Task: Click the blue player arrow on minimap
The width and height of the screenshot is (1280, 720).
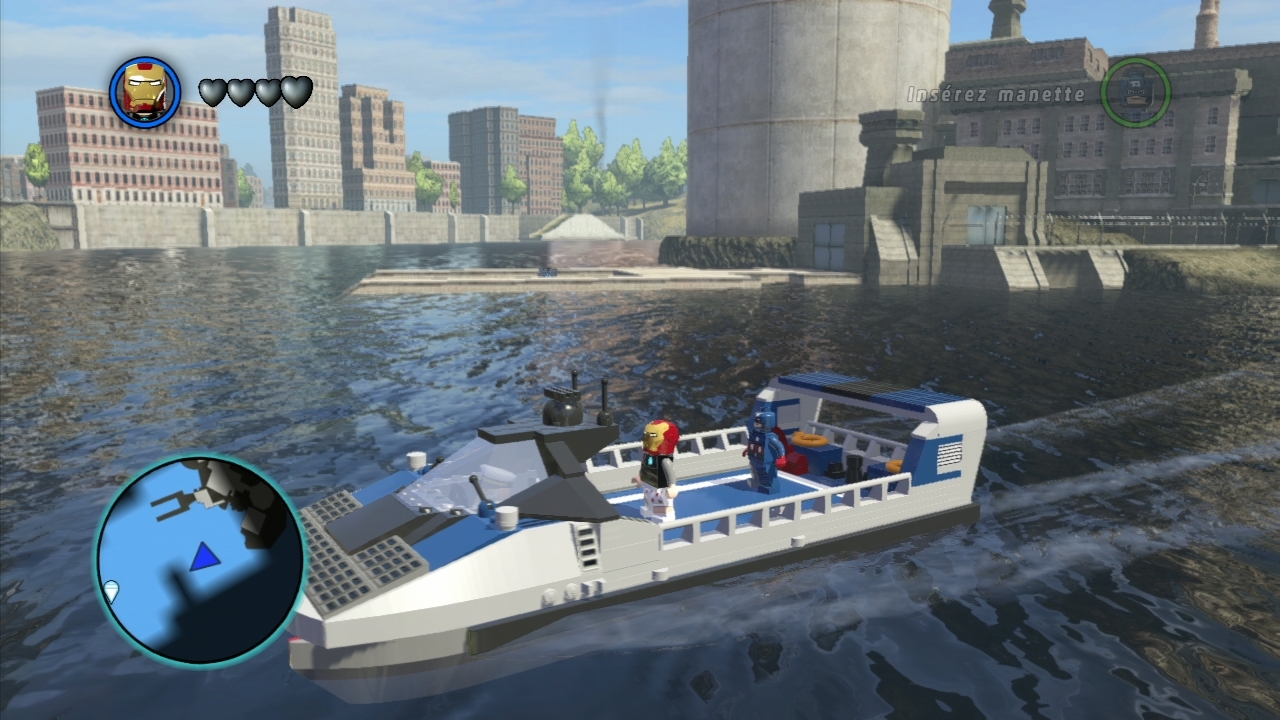Action: tap(204, 557)
